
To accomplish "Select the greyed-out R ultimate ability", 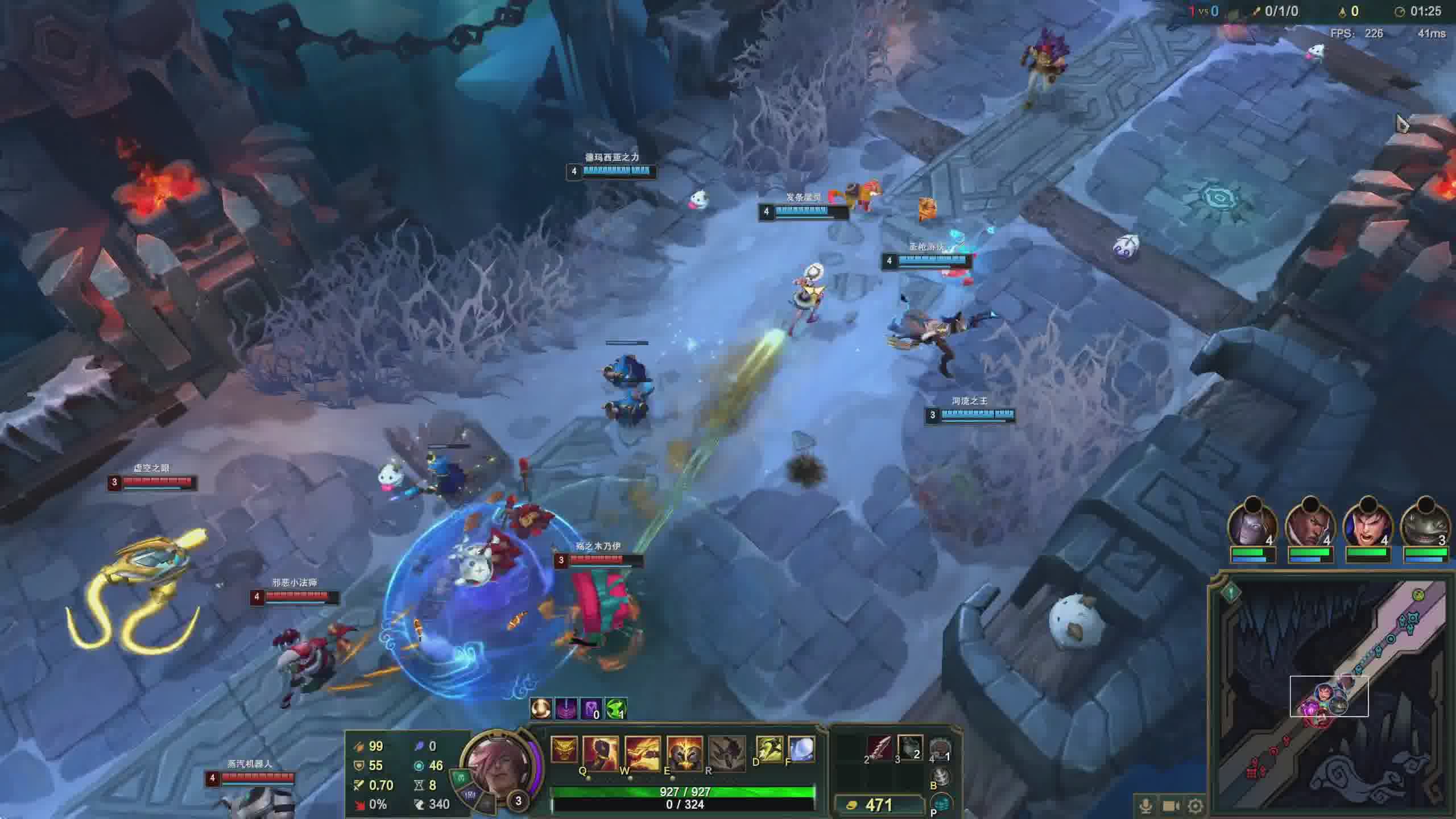I will [x=726, y=752].
